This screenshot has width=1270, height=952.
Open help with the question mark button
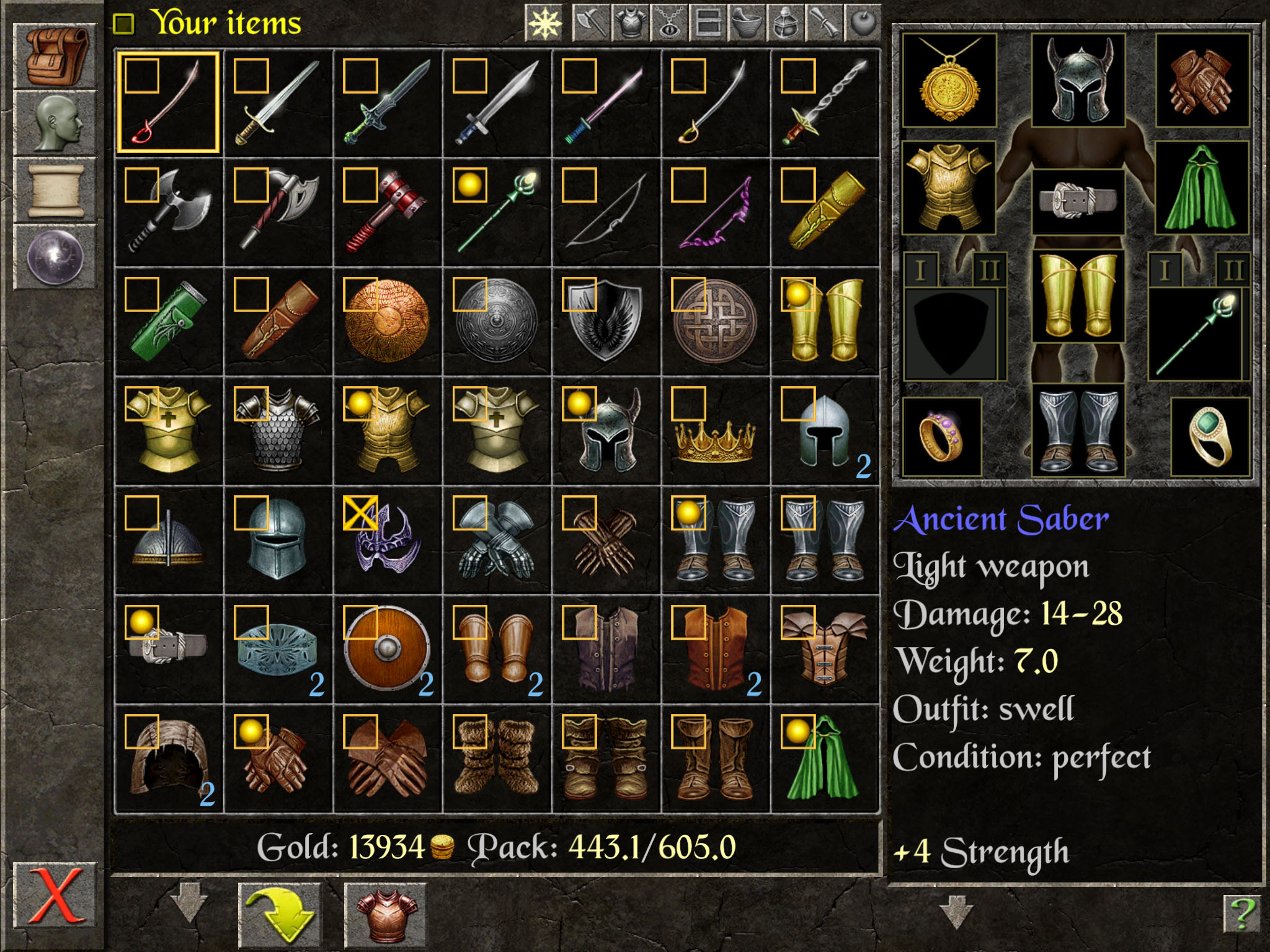tap(1241, 914)
